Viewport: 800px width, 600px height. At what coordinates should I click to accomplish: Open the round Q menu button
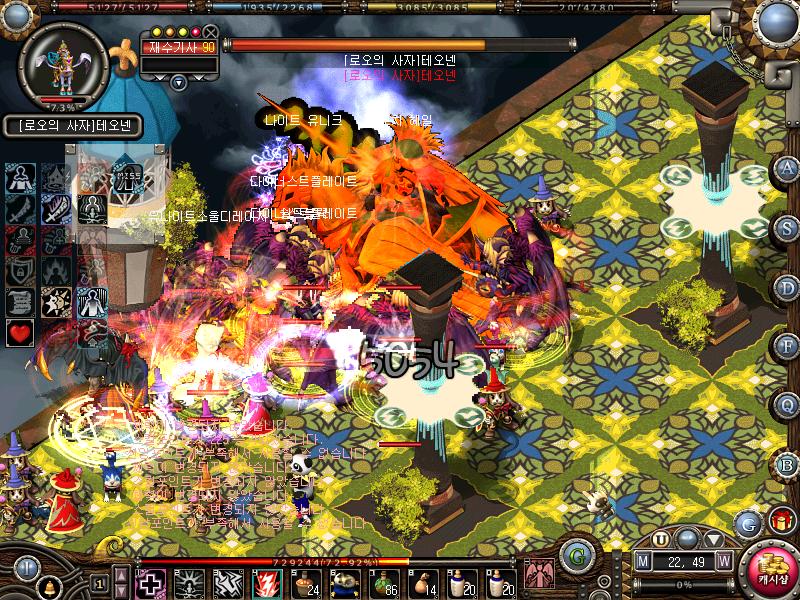pyautogui.click(x=788, y=405)
